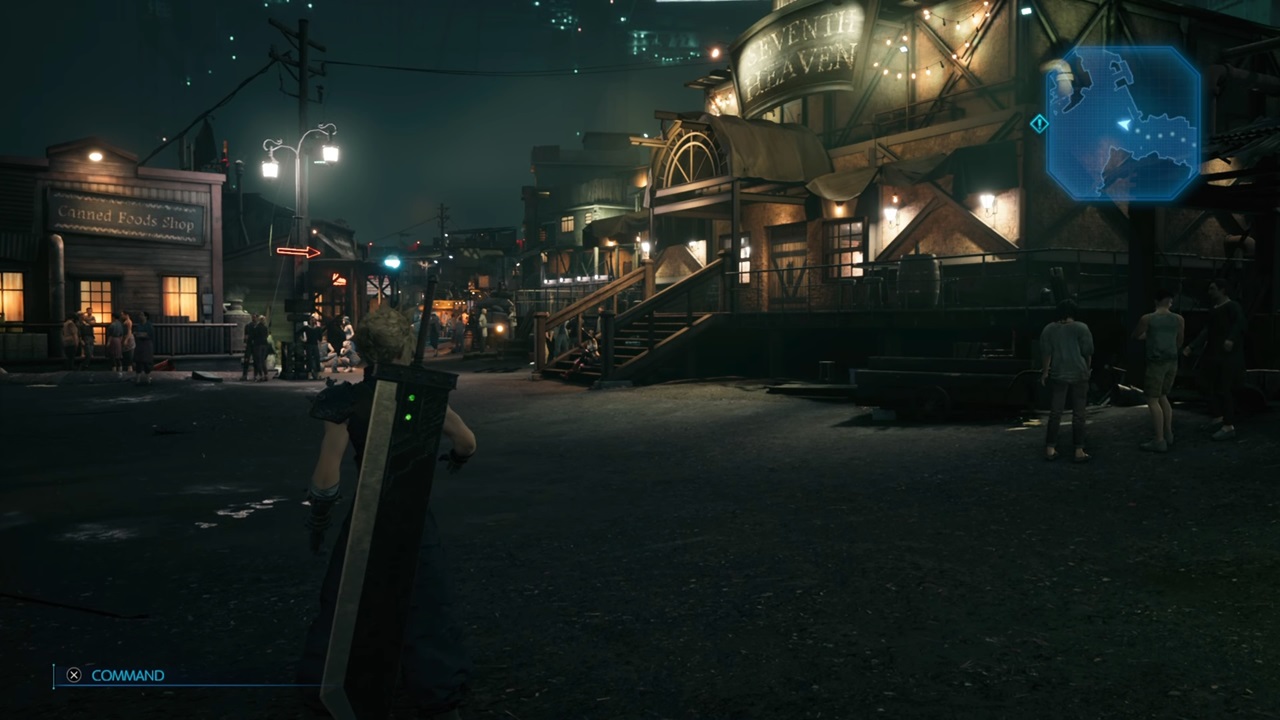Select the Canned Foods Shop signboard
The image size is (1280, 720).
[x=128, y=218]
